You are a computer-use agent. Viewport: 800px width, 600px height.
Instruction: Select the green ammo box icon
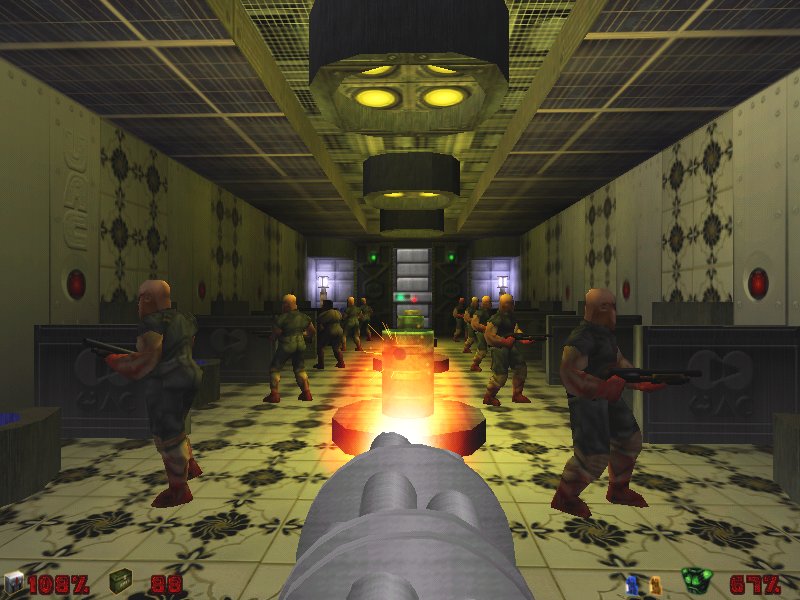point(121,581)
